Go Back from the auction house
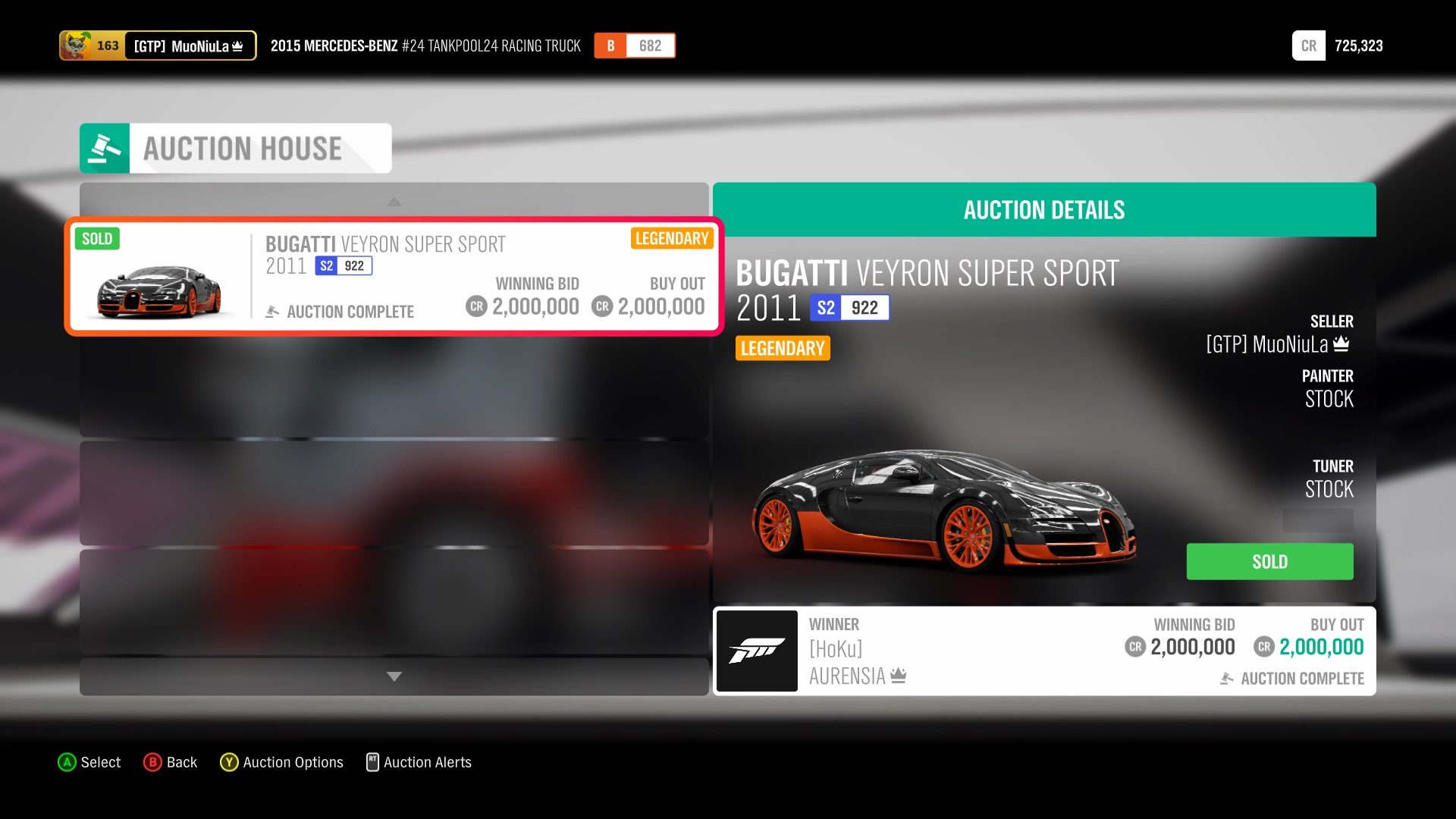Image resolution: width=1456 pixels, height=819 pixels. (x=171, y=762)
